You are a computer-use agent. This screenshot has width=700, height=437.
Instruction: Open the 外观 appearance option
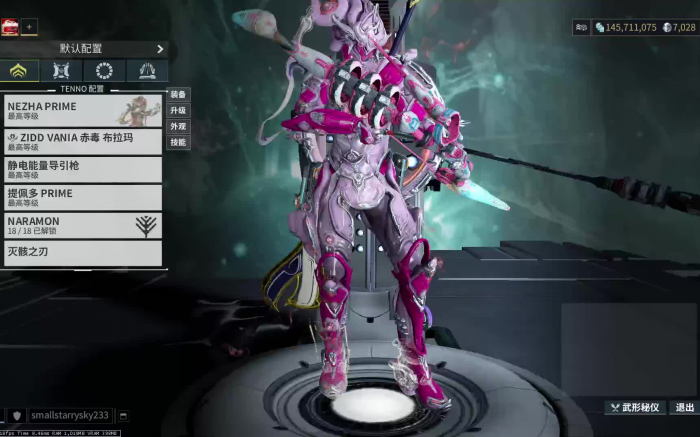tap(178, 127)
